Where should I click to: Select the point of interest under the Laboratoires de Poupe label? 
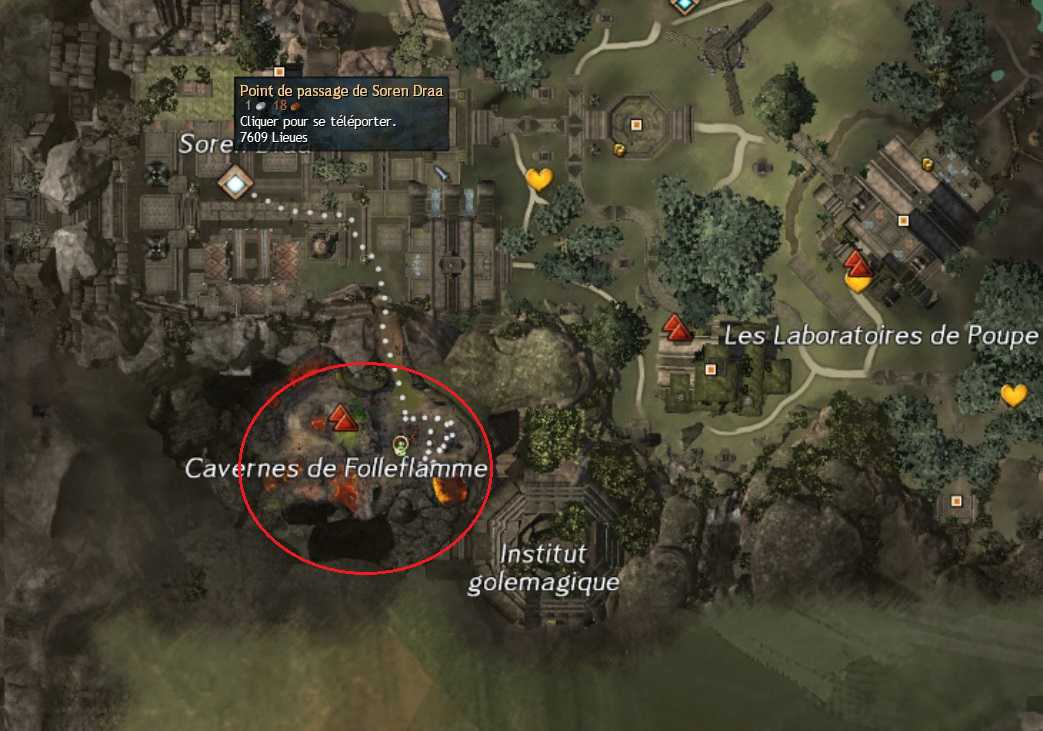point(711,369)
